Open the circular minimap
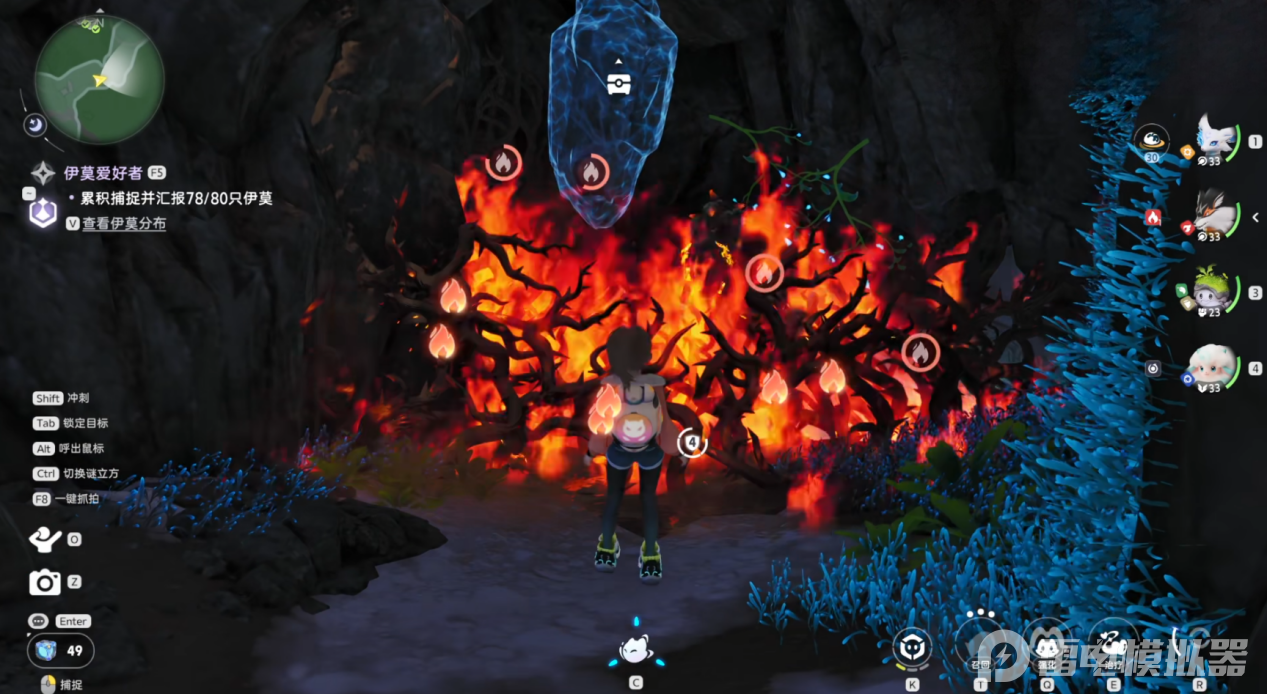1267x694 pixels. tap(99, 79)
